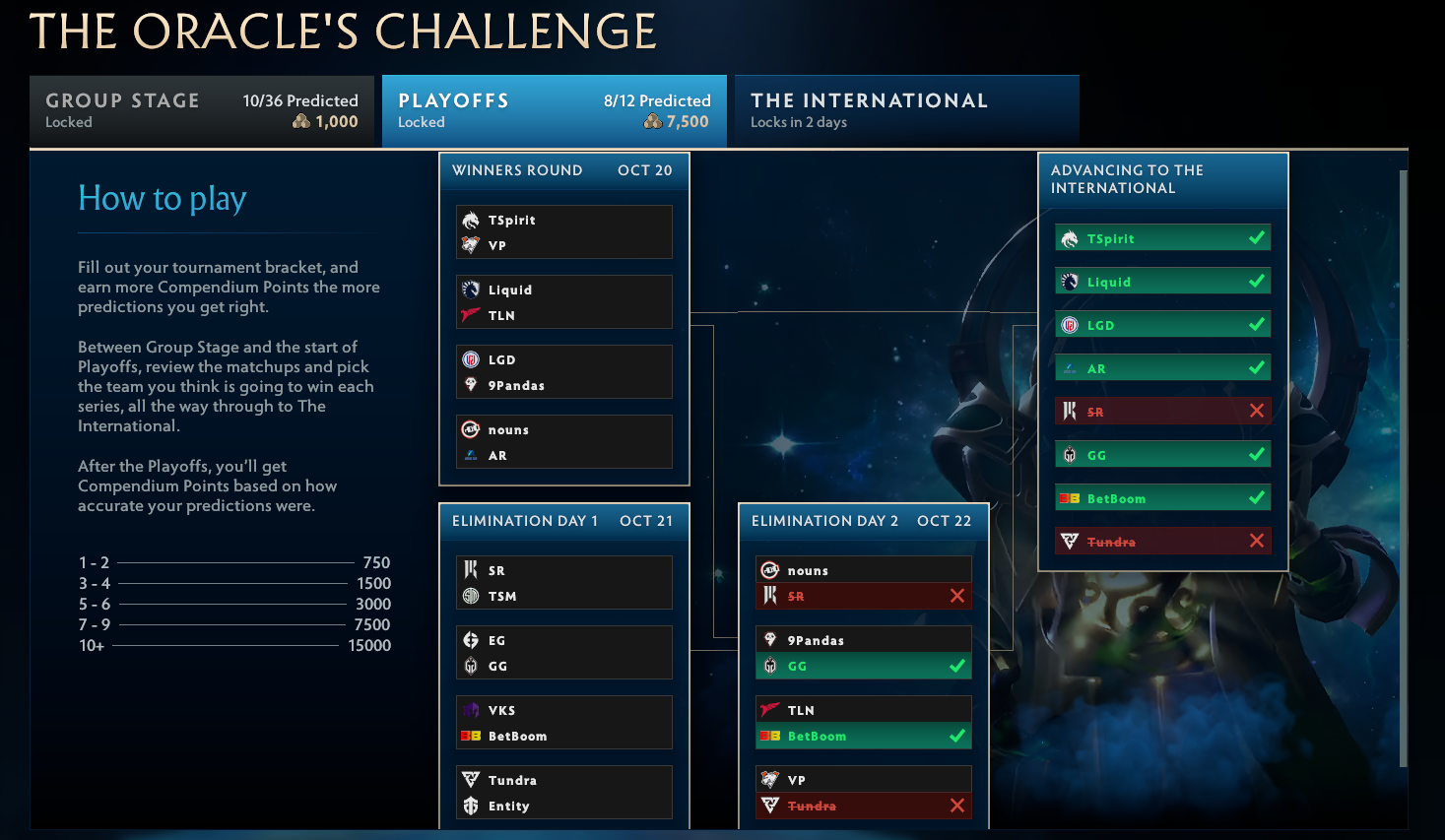Screen dimensions: 1445x840
Task: Pick SR to win against TSM
Action: [x=542, y=570]
